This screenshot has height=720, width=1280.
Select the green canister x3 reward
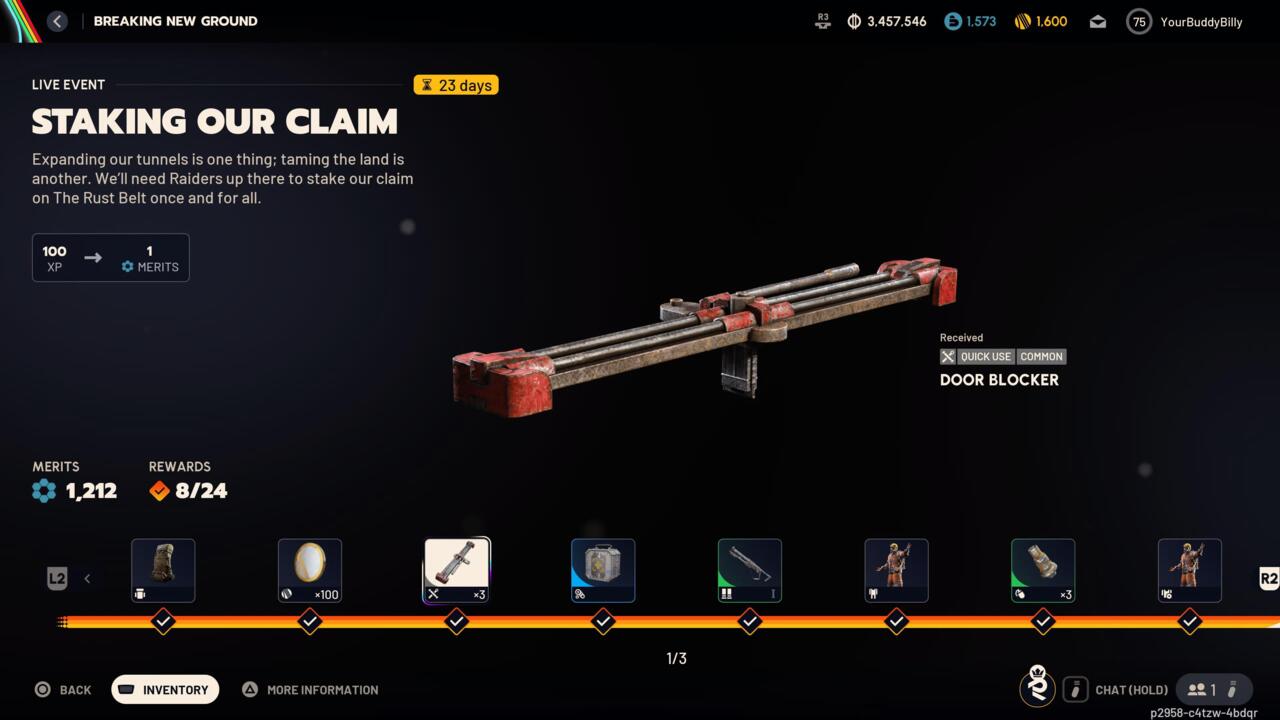pyautogui.click(x=1043, y=571)
